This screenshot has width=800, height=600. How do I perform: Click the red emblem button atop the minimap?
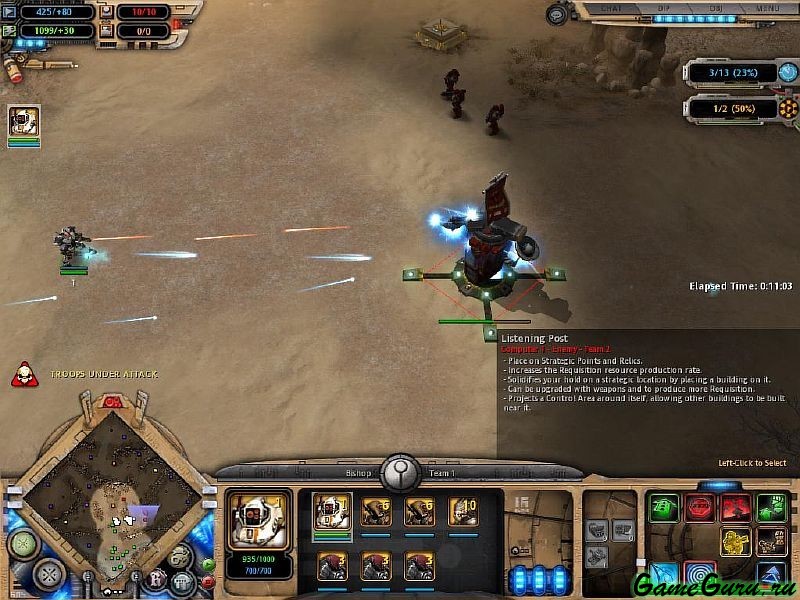[113, 402]
